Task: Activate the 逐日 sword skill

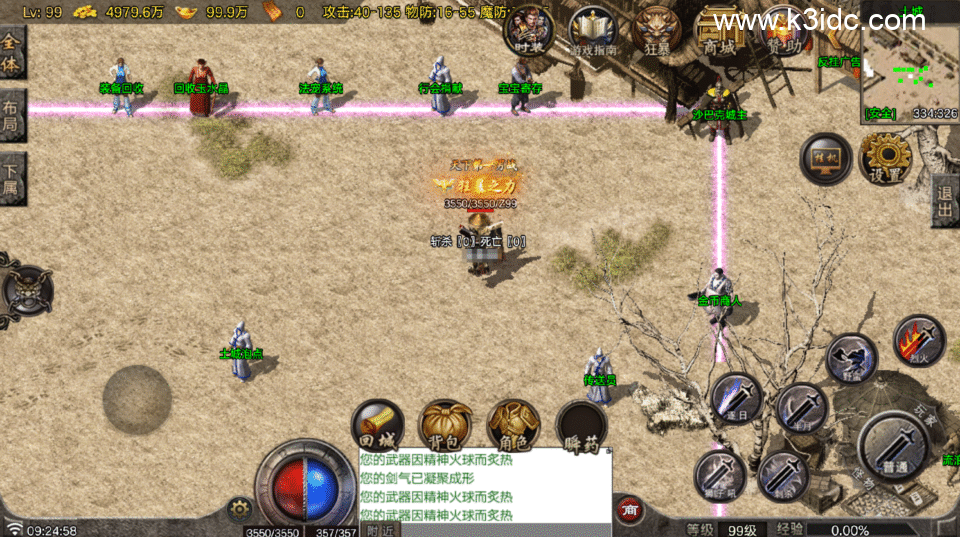Action: (737, 397)
